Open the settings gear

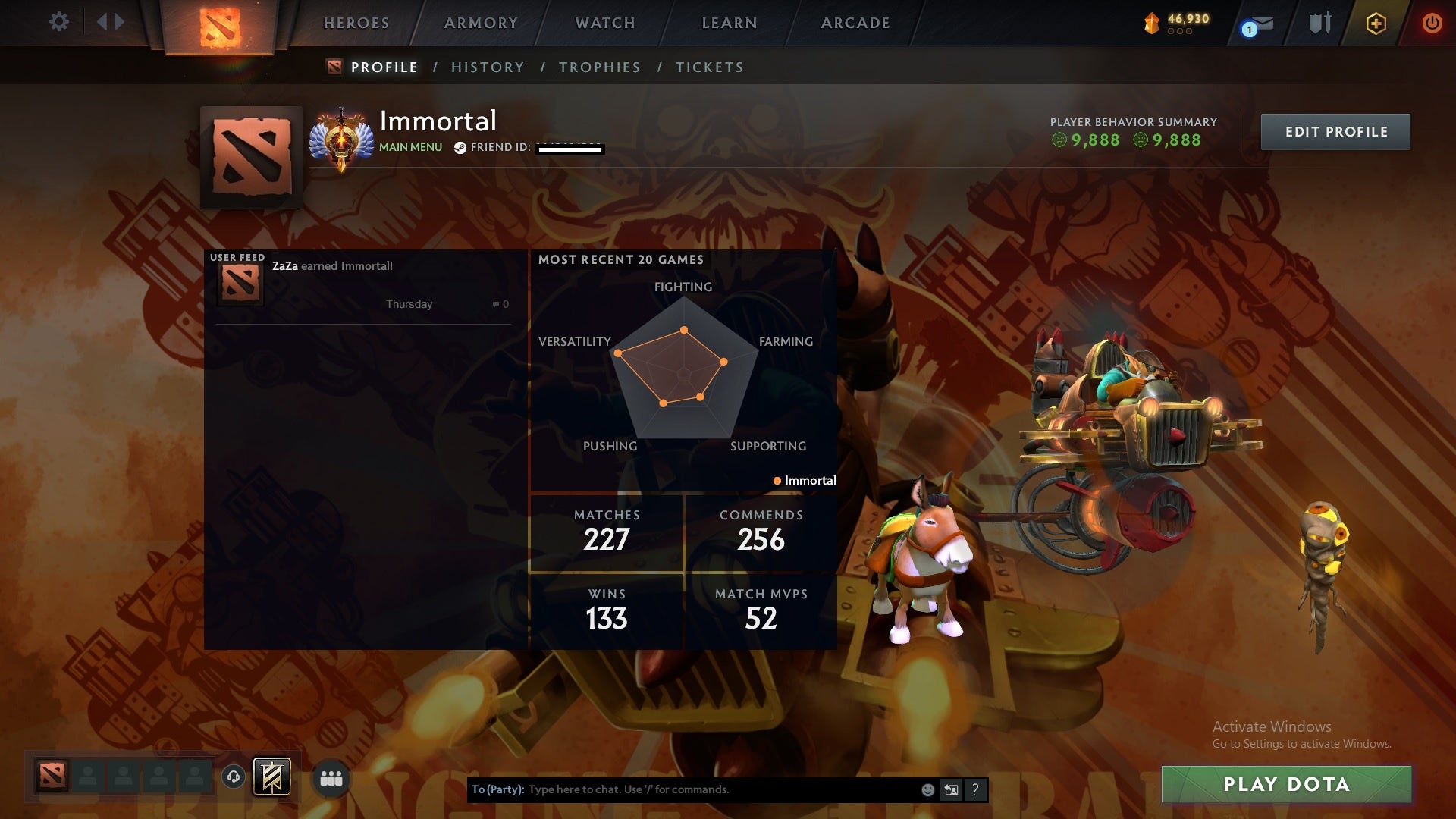59,21
